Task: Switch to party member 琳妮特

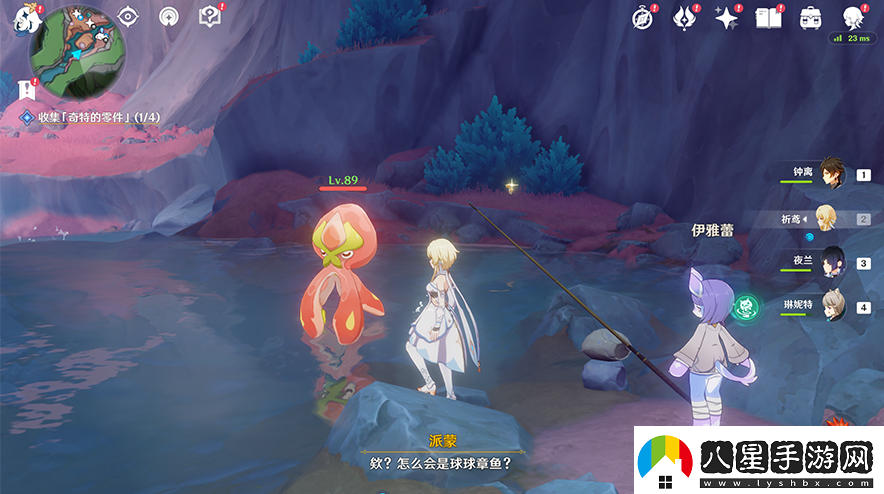Action: coord(832,305)
